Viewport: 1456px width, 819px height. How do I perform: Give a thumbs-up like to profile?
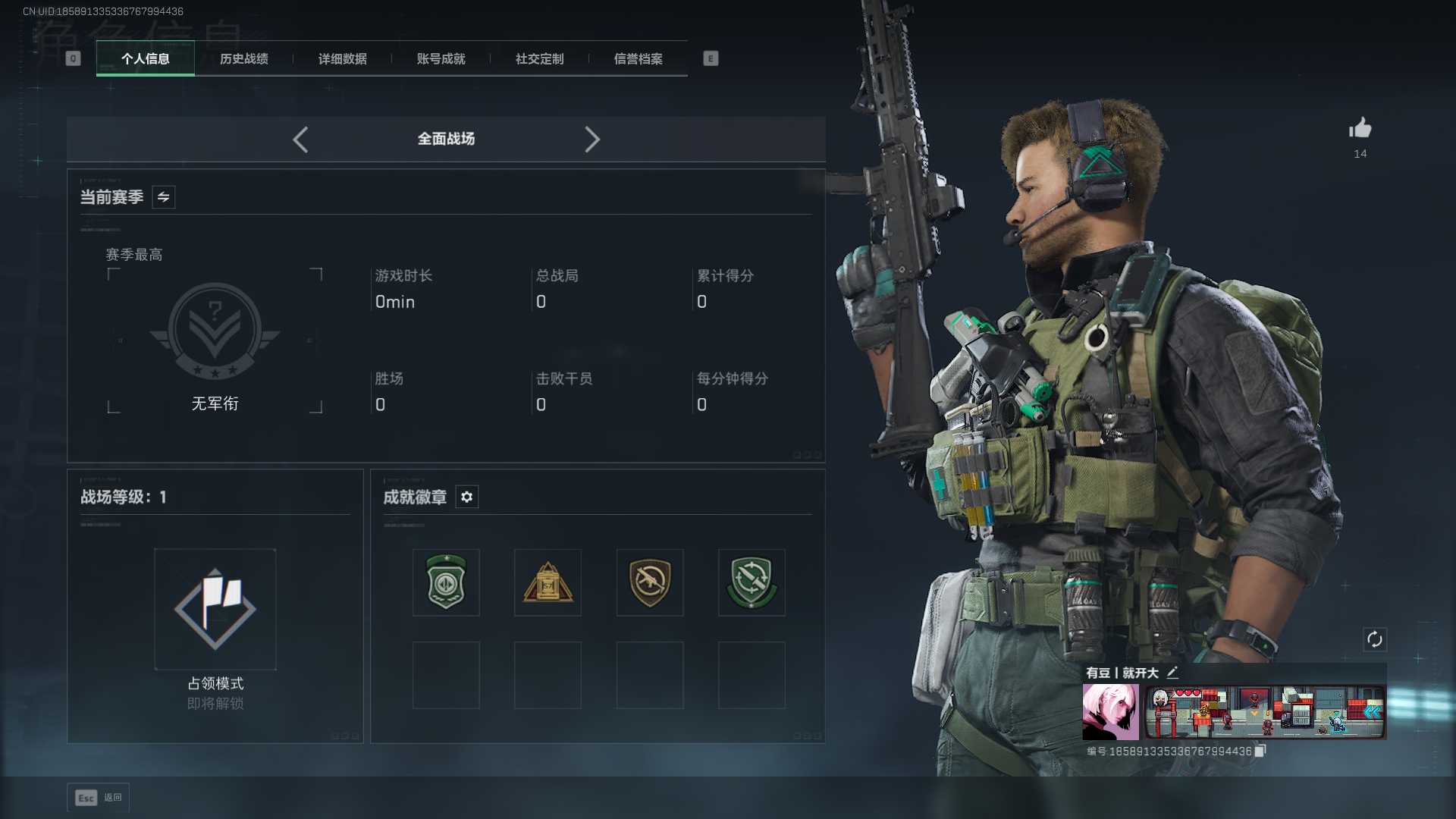[1360, 128]
